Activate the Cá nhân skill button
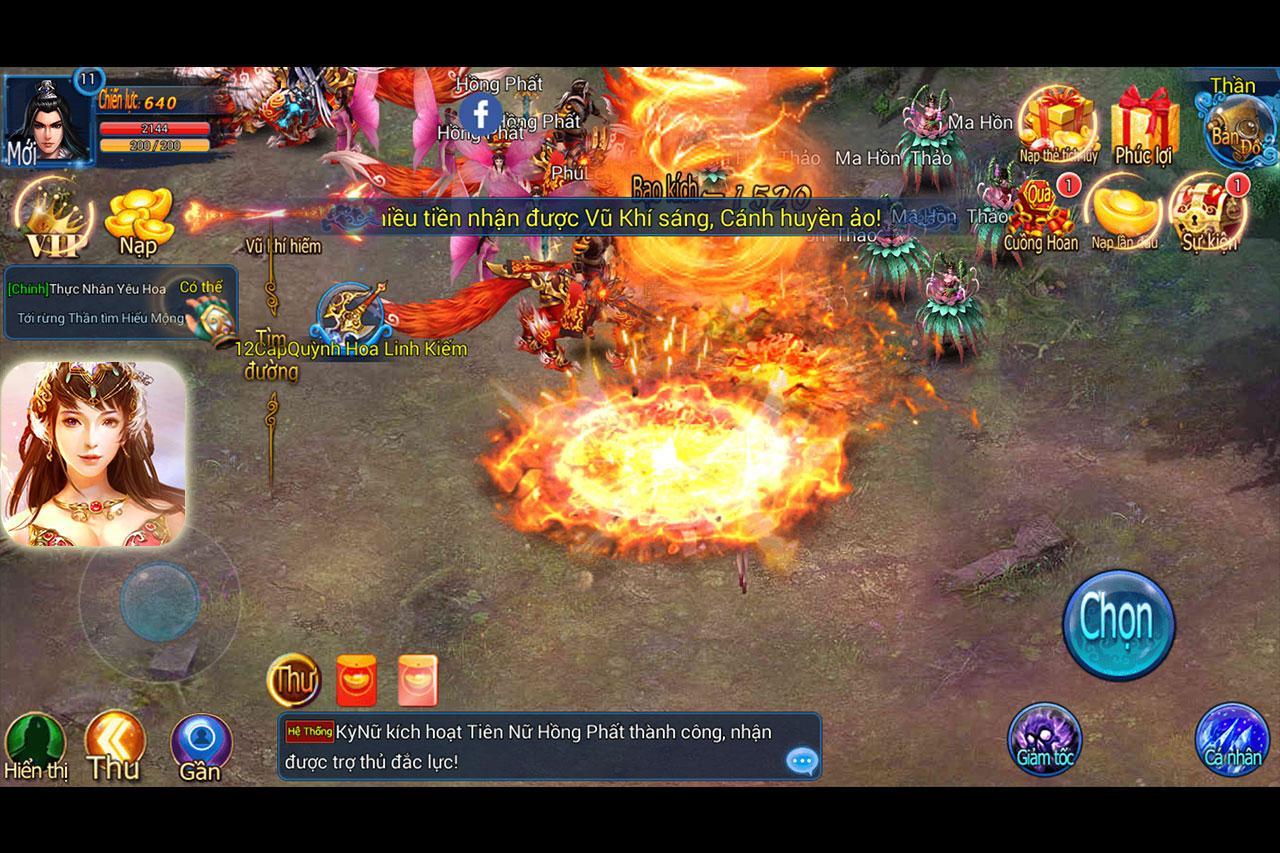 coord(1232,741)
